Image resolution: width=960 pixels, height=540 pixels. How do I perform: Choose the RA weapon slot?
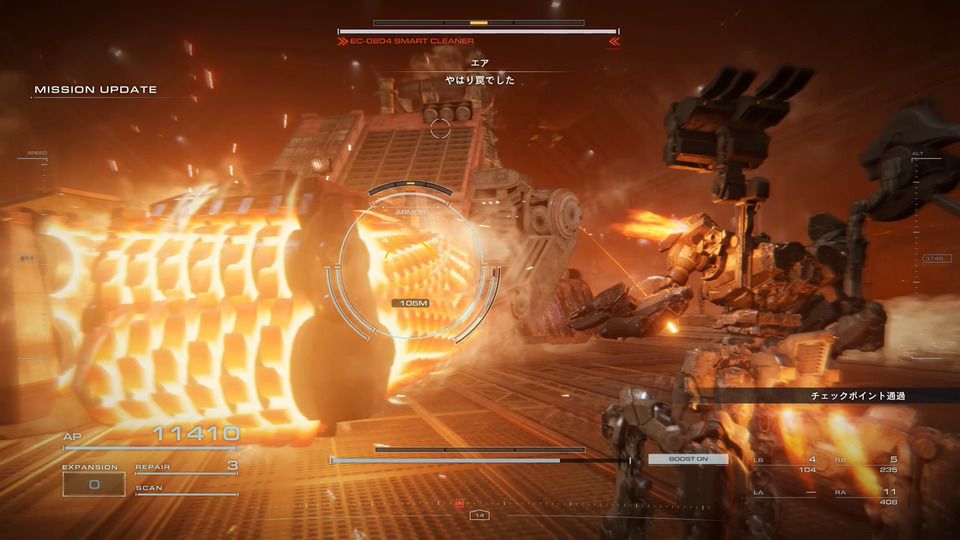[x=866, y=495]
